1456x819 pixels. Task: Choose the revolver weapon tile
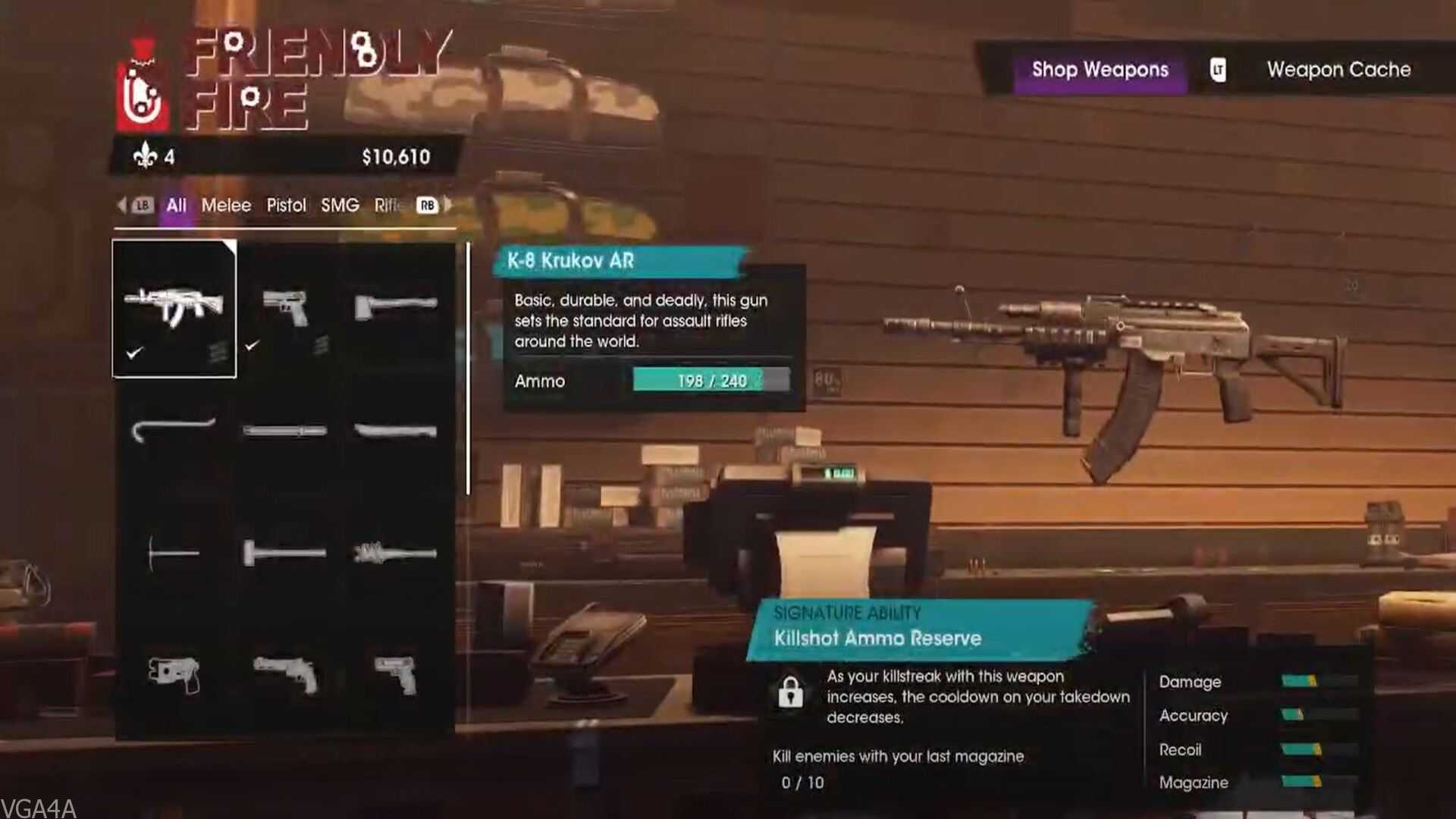coord(285,674)
